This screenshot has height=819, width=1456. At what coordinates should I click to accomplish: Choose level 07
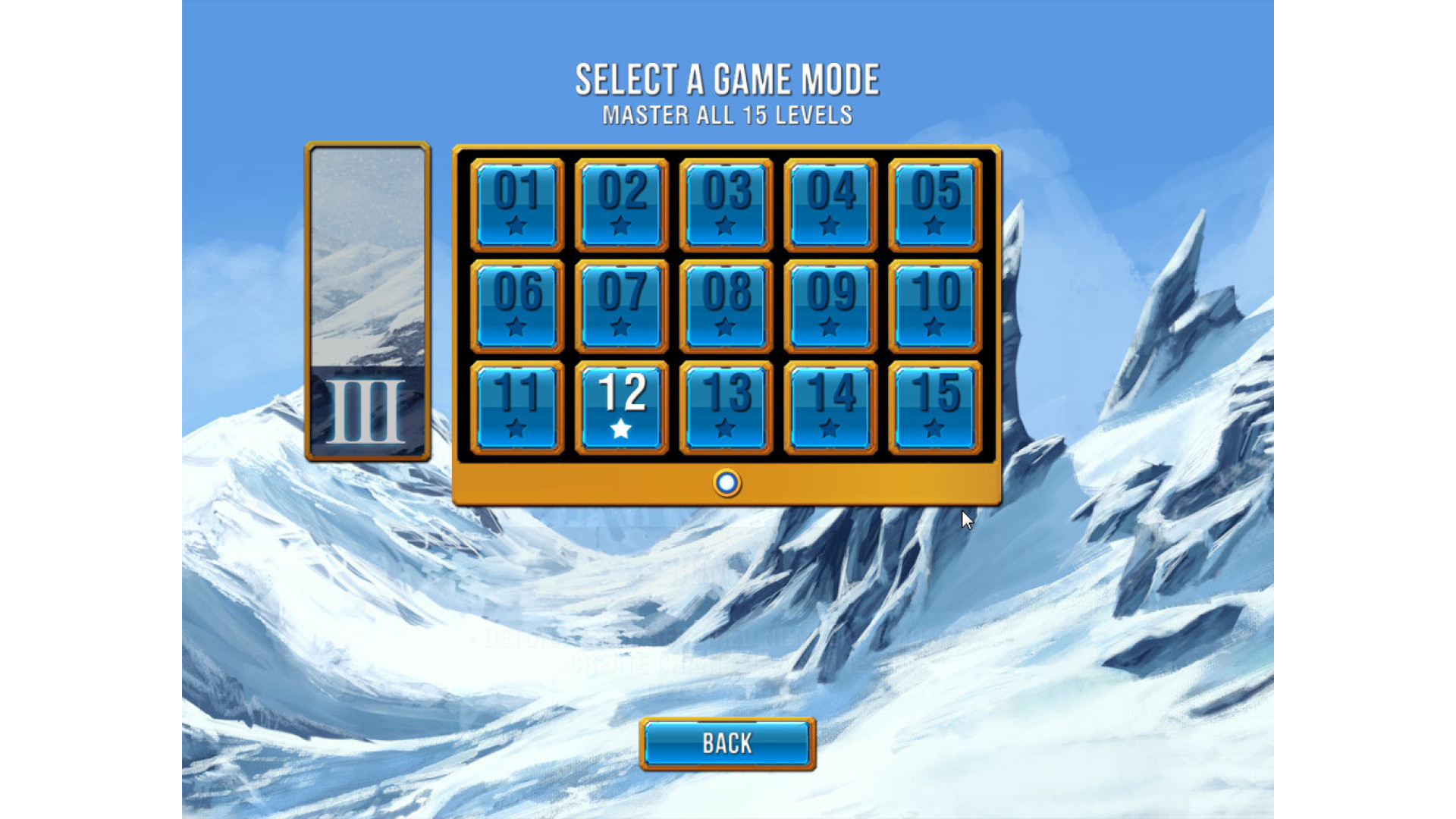(622, 306)
